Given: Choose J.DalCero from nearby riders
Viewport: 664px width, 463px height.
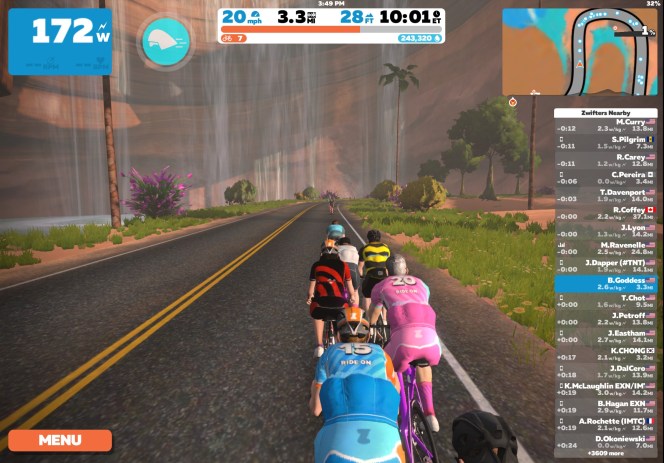Looking at the screenshot, I should tap(605, 371).
